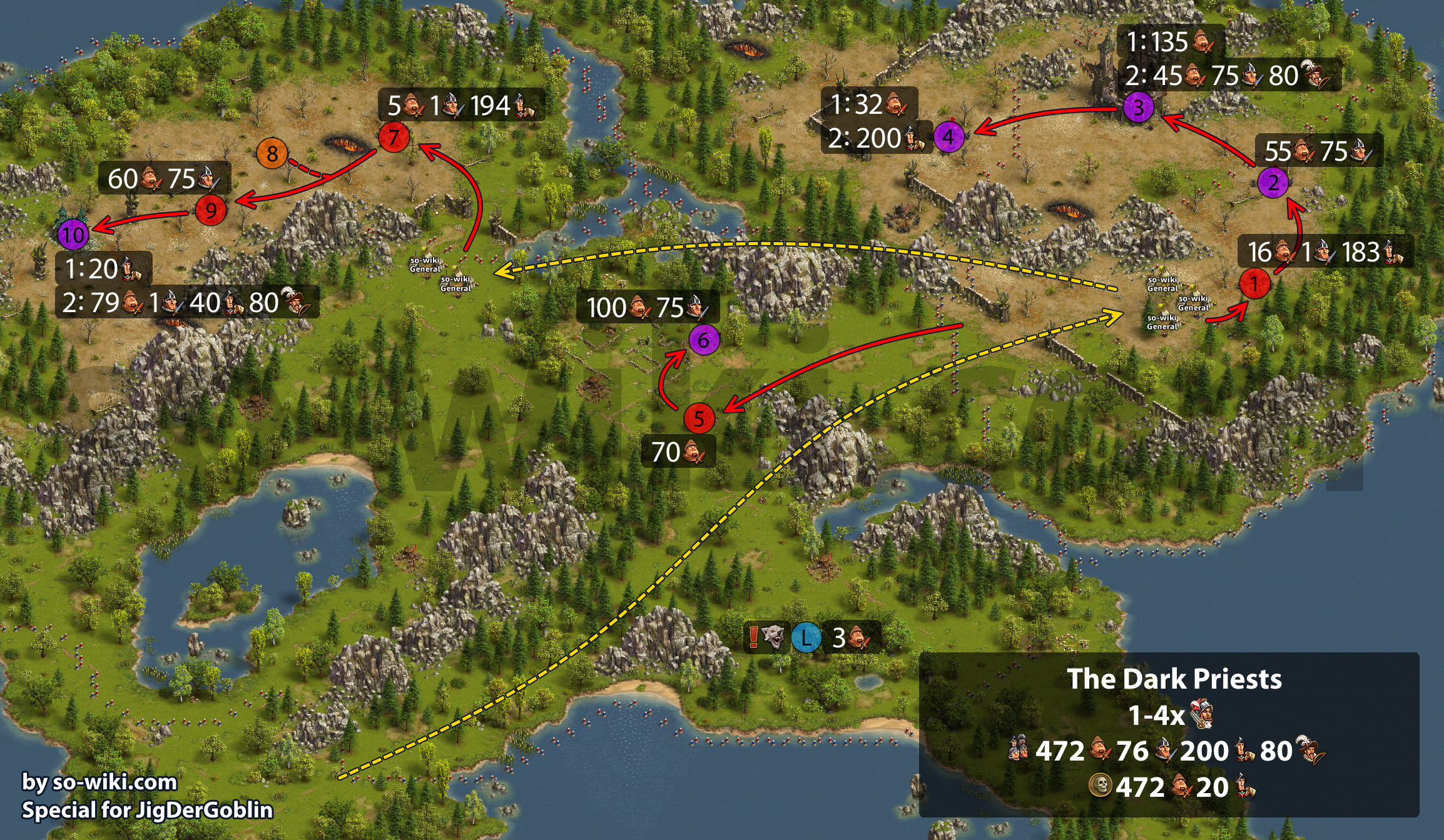This screenshot has height=840, width=1444.
Task: Select red map marker number 9
Action: [x=211, y=210]
